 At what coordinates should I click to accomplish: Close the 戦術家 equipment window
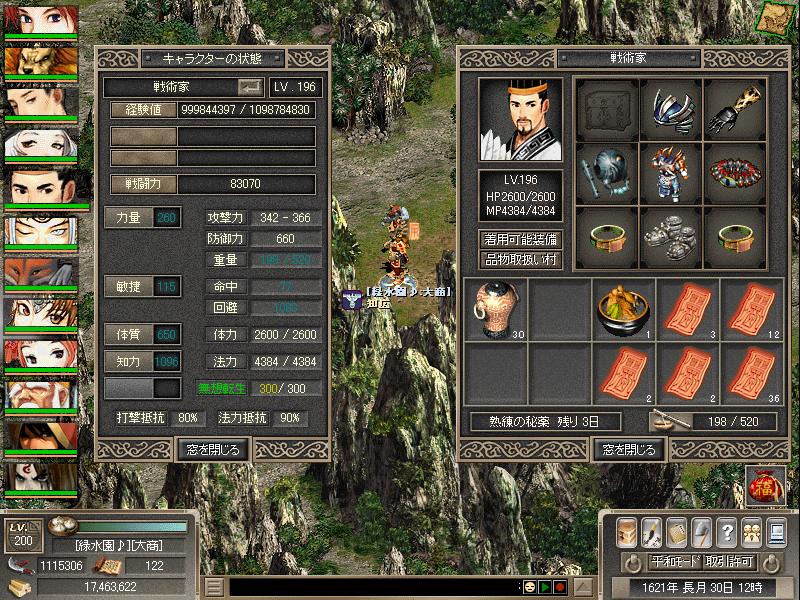[628, 450]
